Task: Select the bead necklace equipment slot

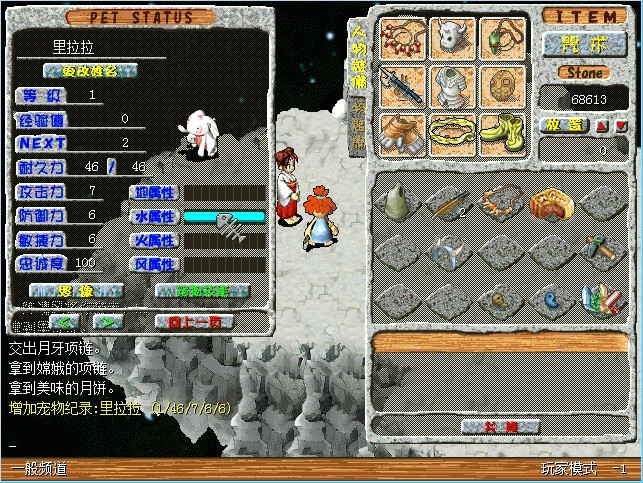Action: (x=403, y=40)
